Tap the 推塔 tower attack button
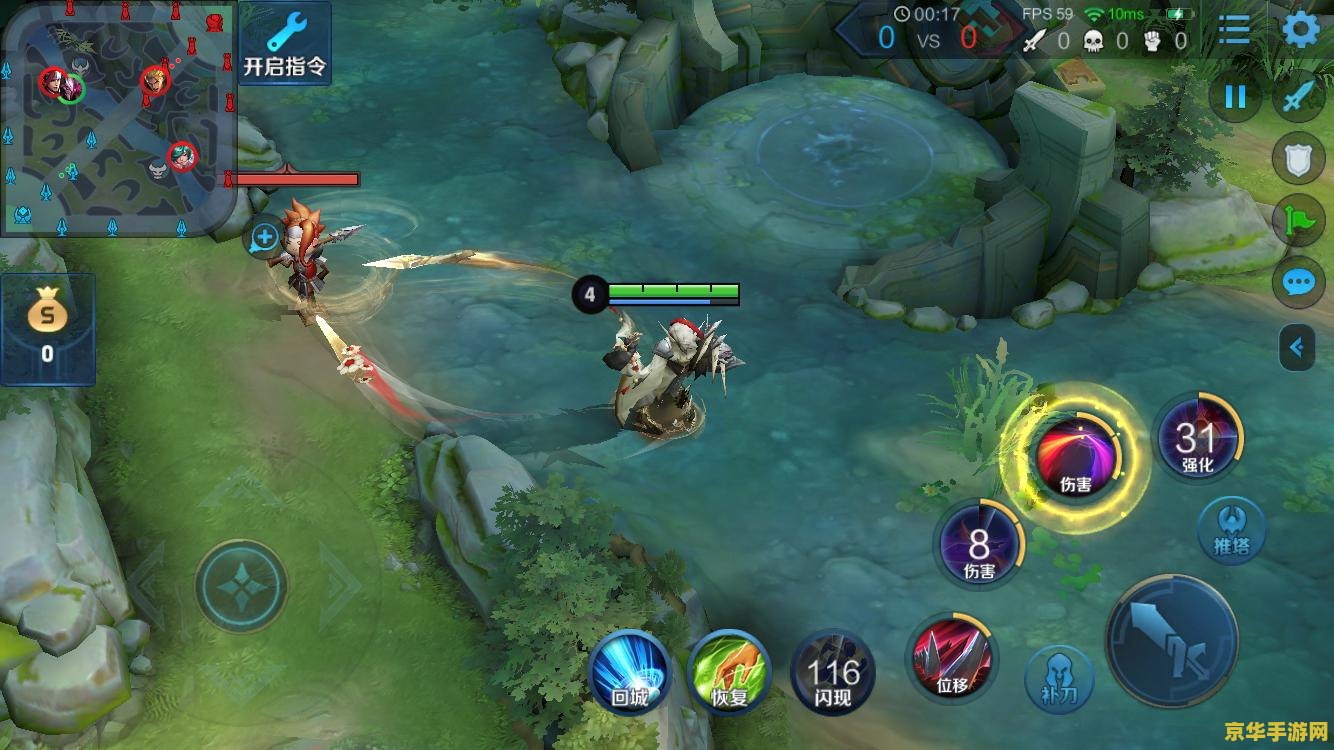Image resolution: width=1334 pixels, height=750 pixels. [1232, 530]
